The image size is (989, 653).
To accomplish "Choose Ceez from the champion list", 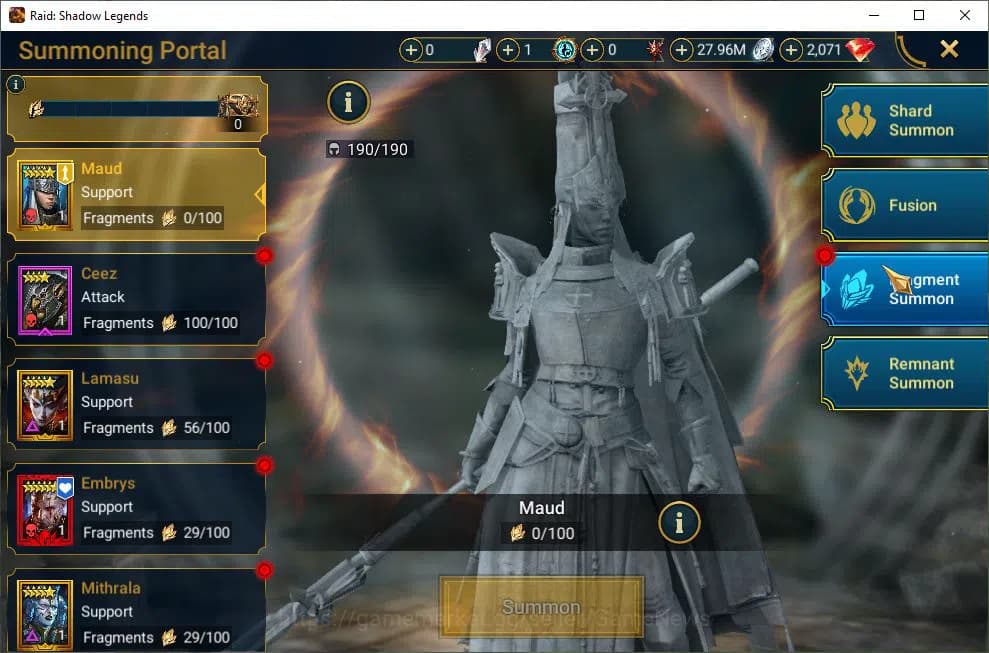I will 136,299.
